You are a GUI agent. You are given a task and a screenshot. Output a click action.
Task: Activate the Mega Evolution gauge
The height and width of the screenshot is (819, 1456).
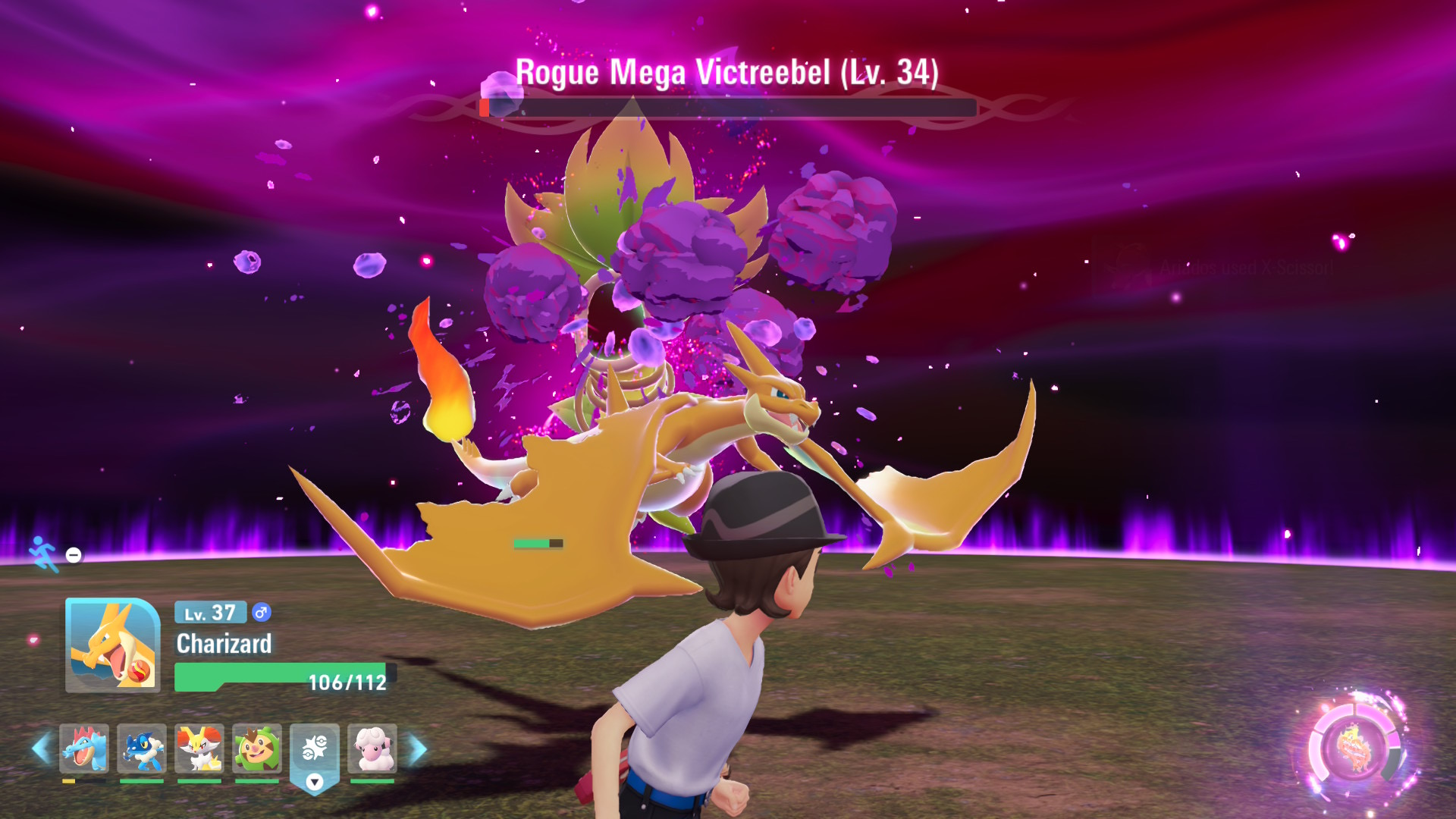coord(1355,748)
